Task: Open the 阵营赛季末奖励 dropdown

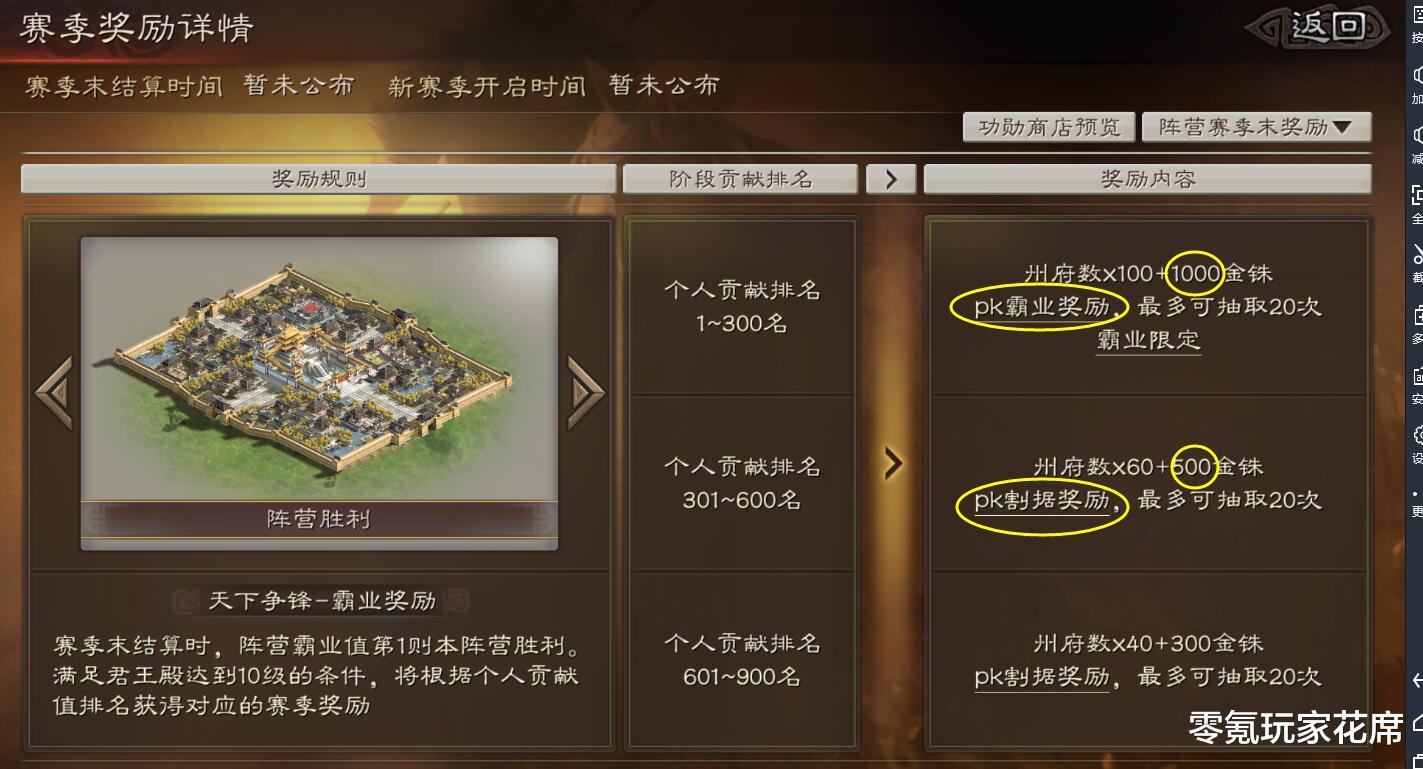Action: (x=1256, y=127)
